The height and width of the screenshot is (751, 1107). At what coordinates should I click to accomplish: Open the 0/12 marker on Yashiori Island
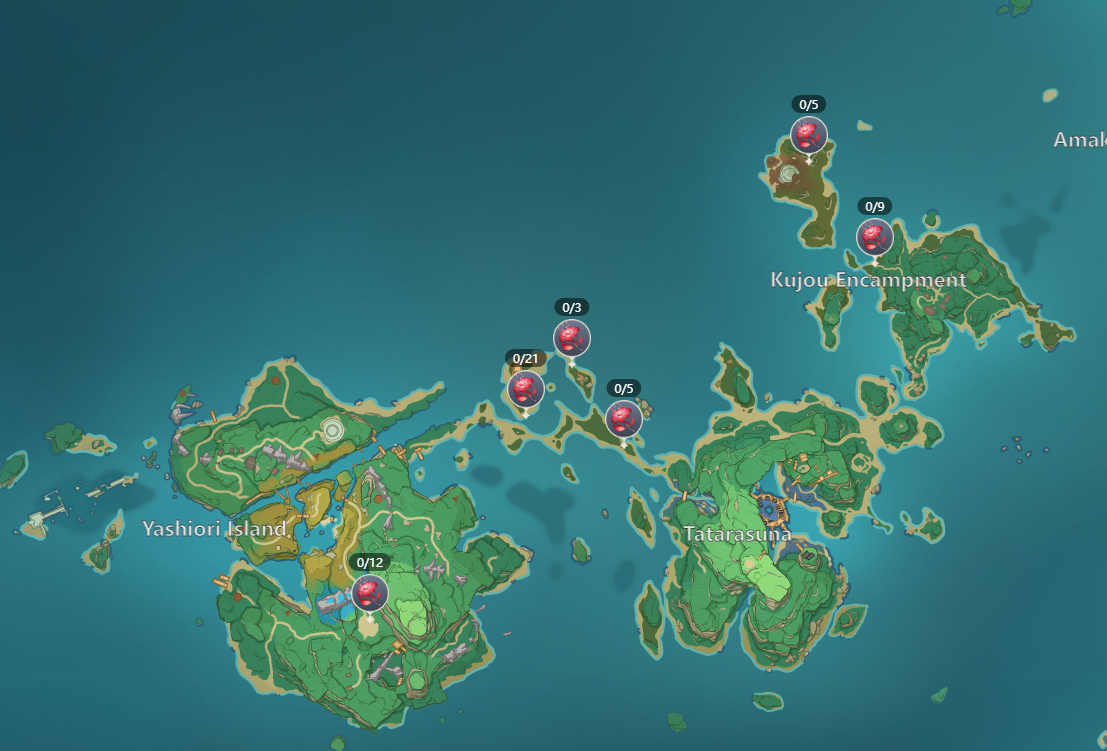(x=370, y=592)
